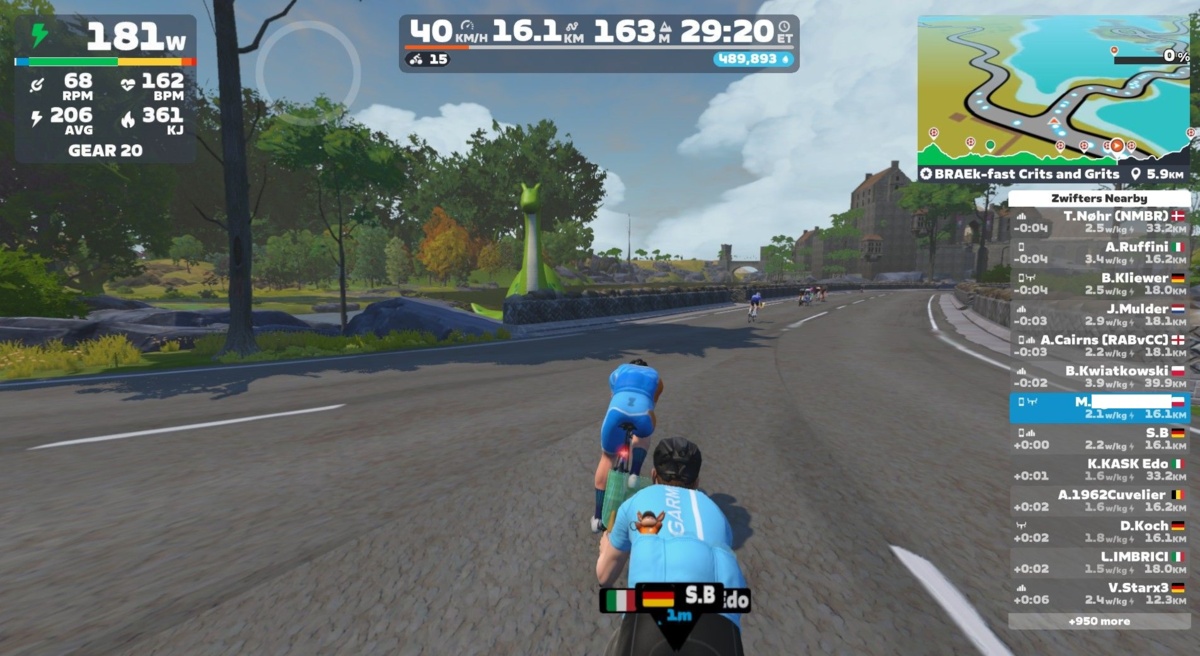Select K.KASK Edo rider row
Viewport: 1200px width, 656px height.
tap(1098, 470)
